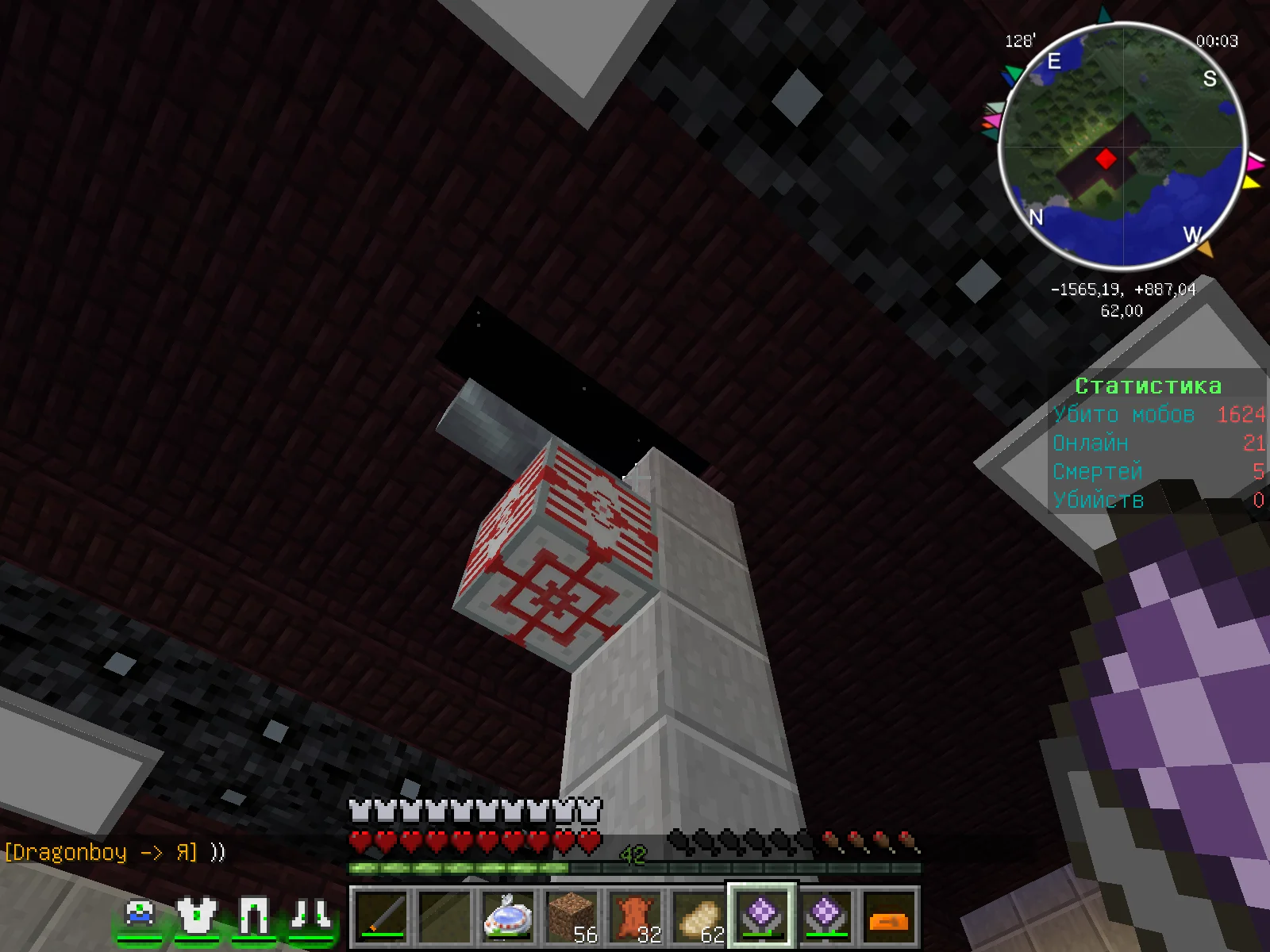Select the highlighted purple crystal tool slot
The image size is (1270, 952).
click(762, 916)
